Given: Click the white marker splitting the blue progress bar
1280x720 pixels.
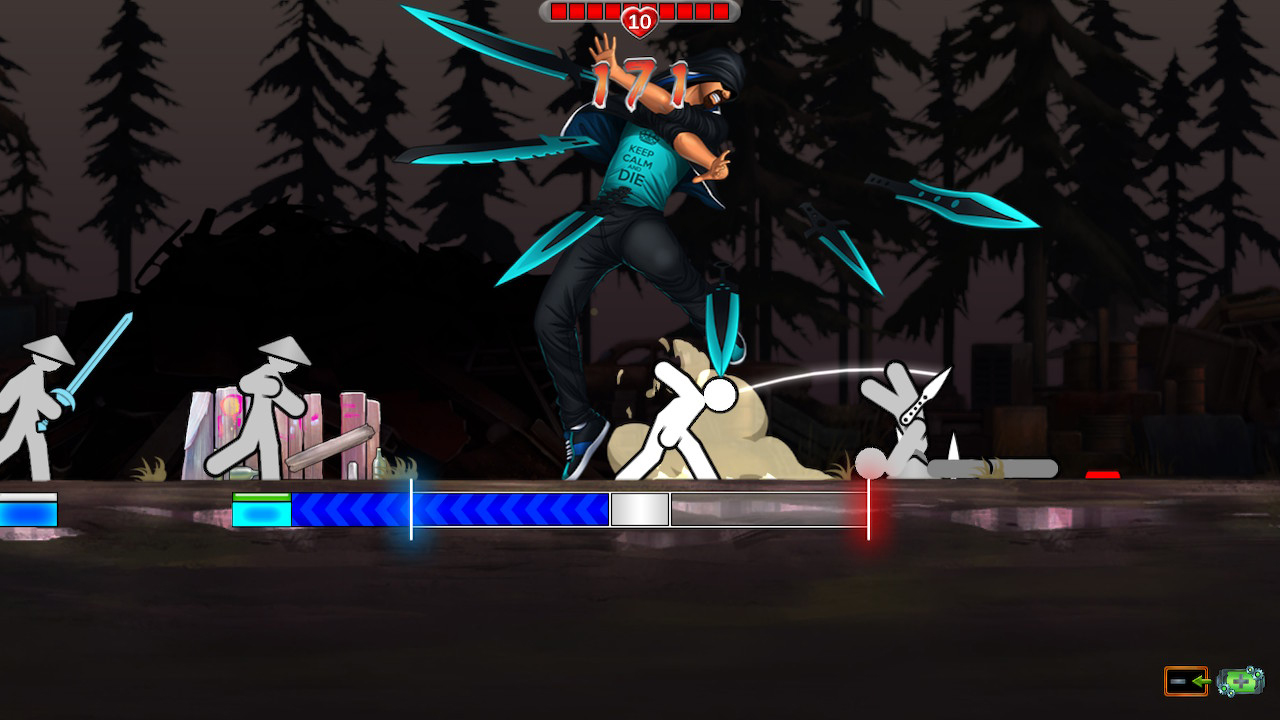Looking at the screenshot, I should tap(411, 509).
